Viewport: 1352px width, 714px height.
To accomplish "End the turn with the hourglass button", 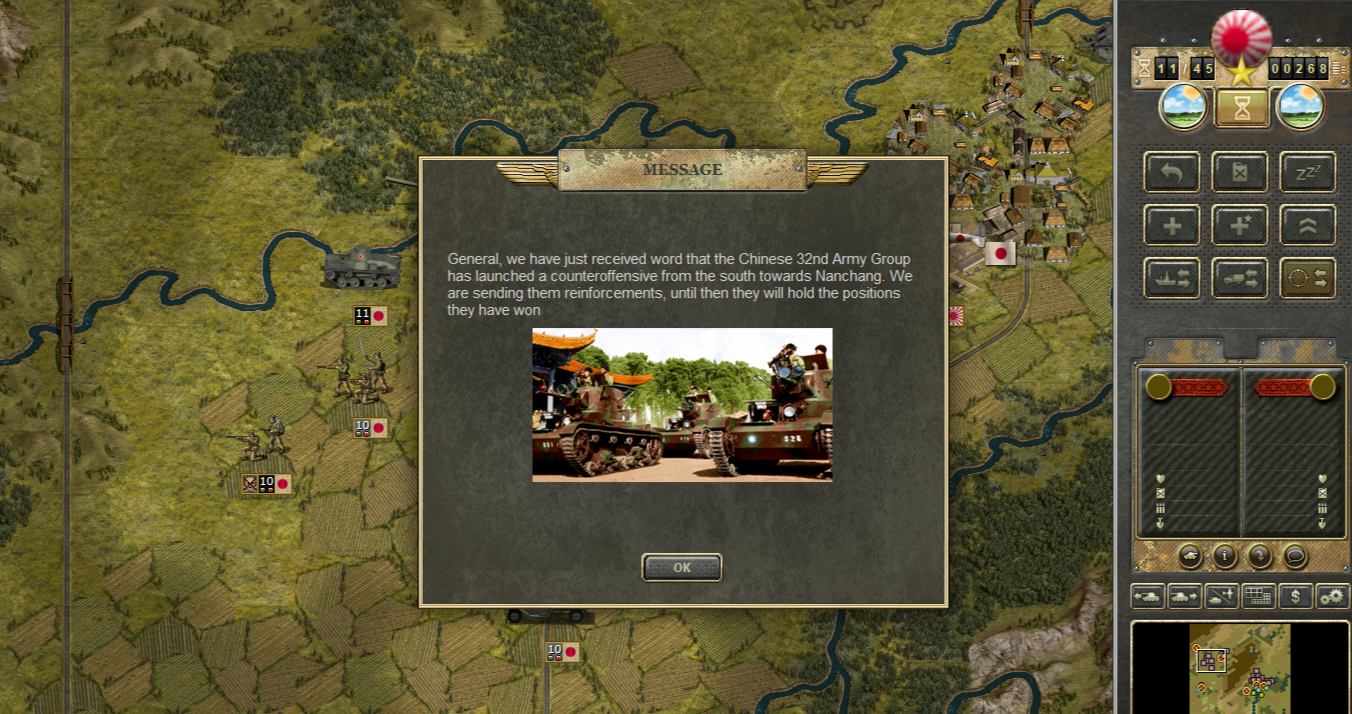I will pos(1242,108).
